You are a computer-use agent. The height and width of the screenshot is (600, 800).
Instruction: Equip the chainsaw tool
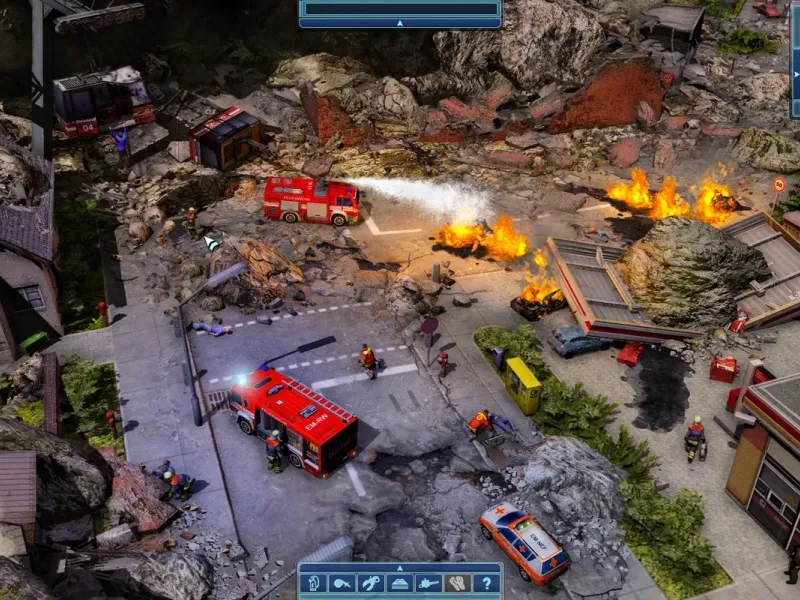428,583
